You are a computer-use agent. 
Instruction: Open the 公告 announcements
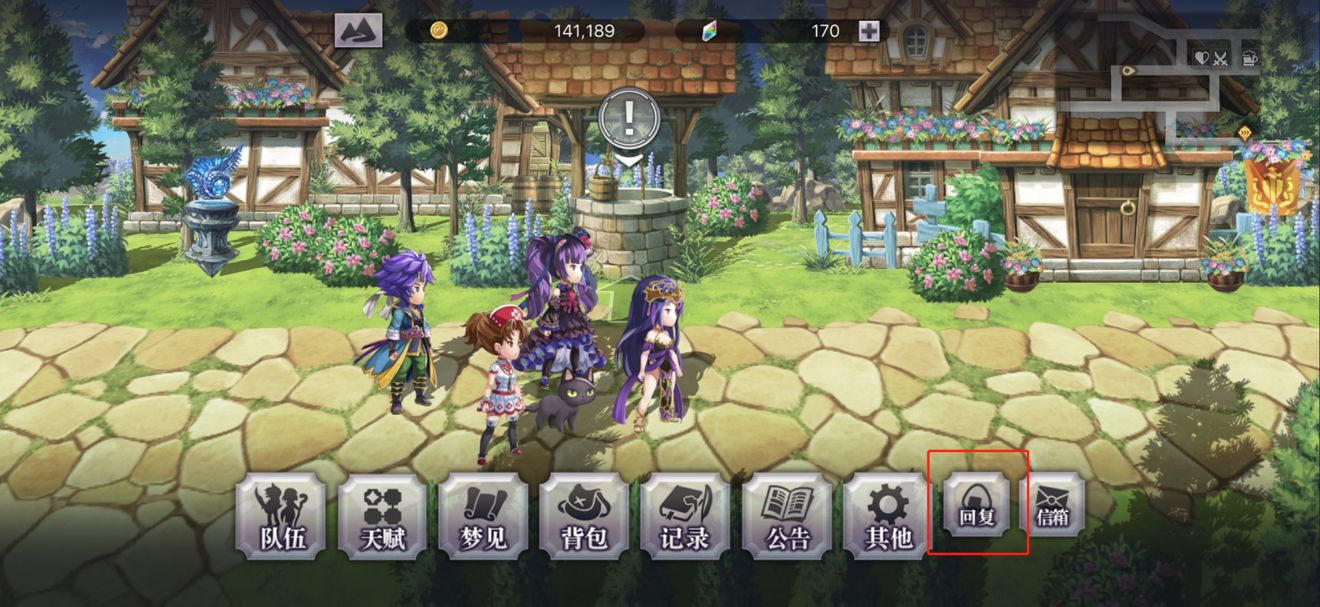pos(787,516)
